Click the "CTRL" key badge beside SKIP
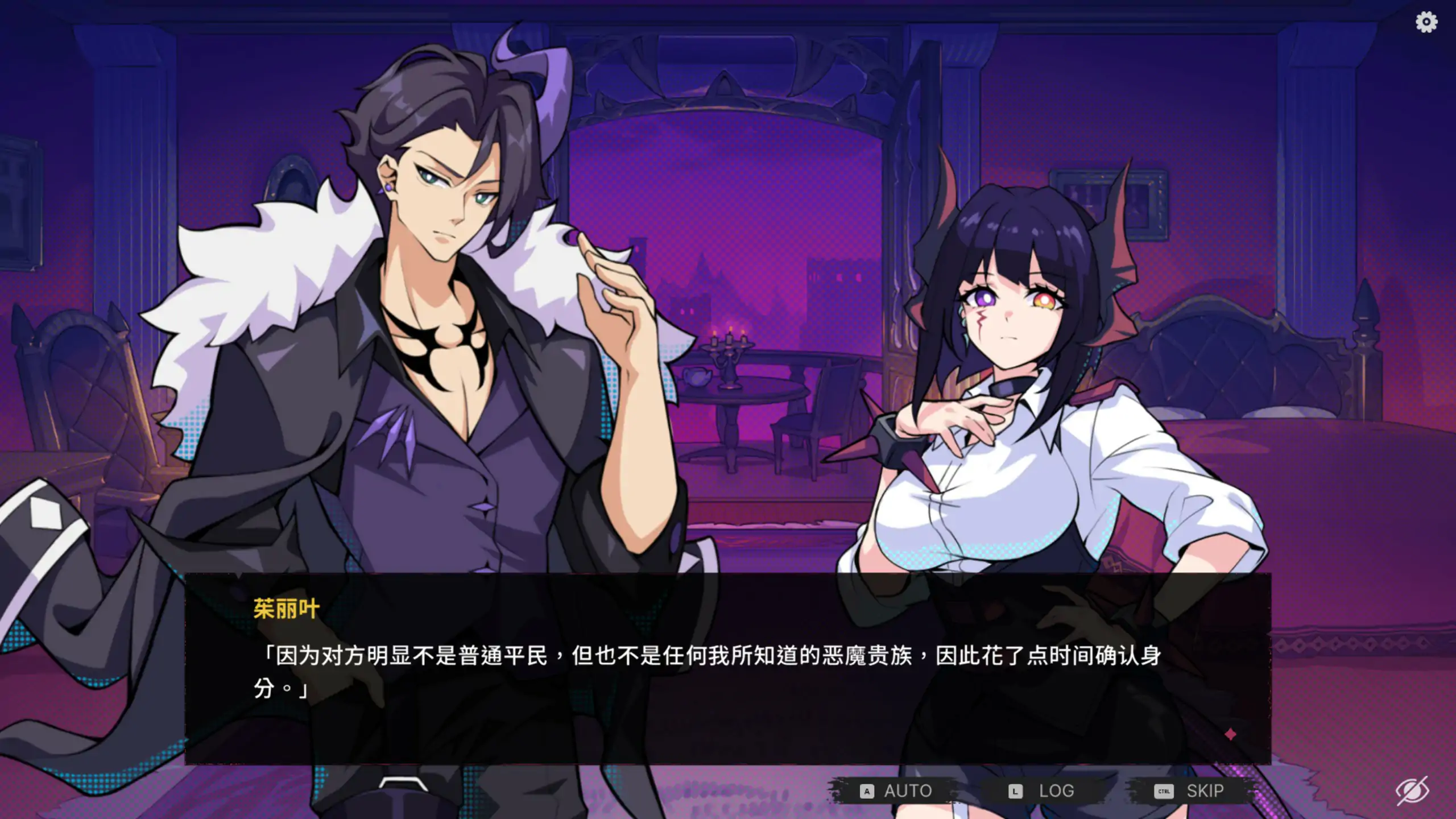1456x819 pixels. [1163, 791]
